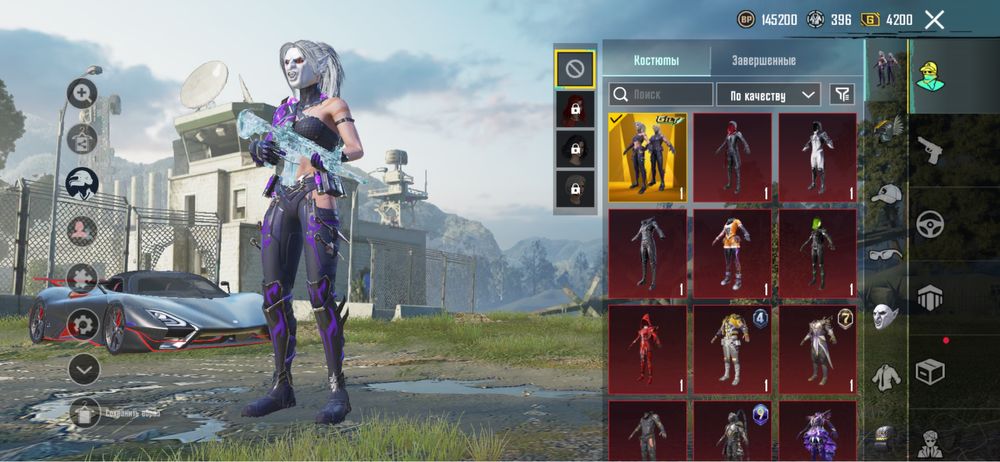The height and width of the screenshot is (462, 1000).
Task: Pick the orange jersey outfit
Action: [732, 252]
